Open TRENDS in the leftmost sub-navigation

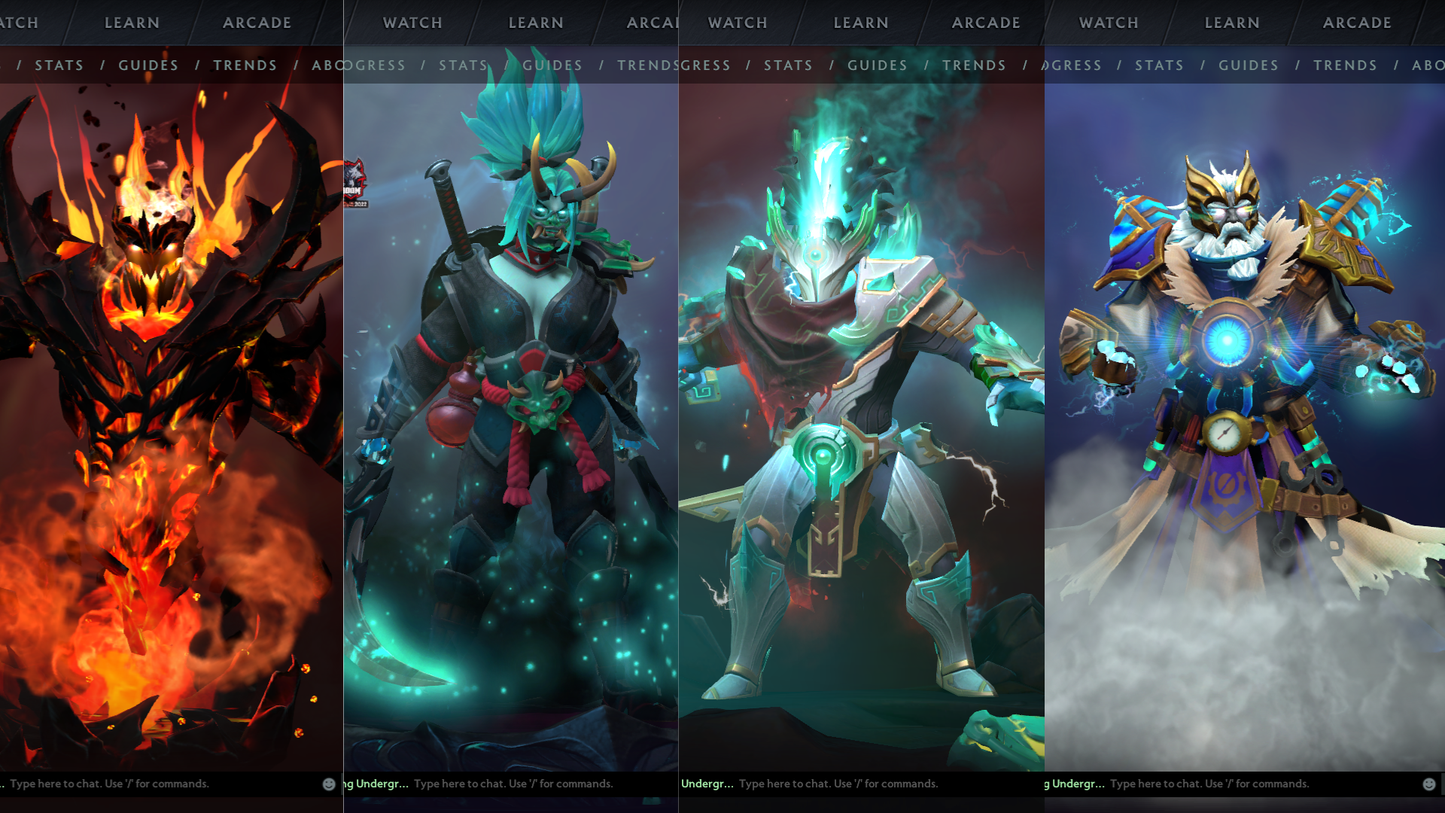245,65
